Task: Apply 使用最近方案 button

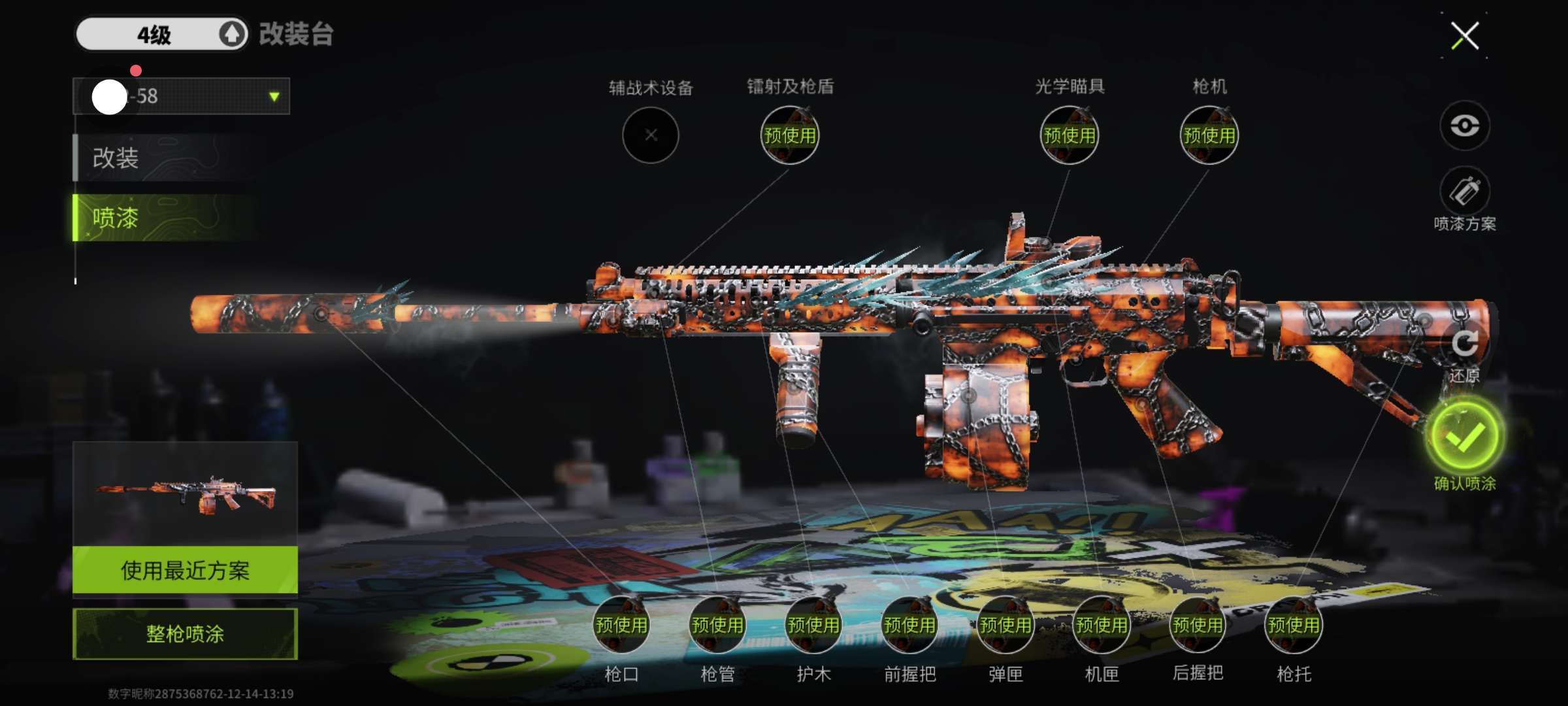Action: (185, 570)
